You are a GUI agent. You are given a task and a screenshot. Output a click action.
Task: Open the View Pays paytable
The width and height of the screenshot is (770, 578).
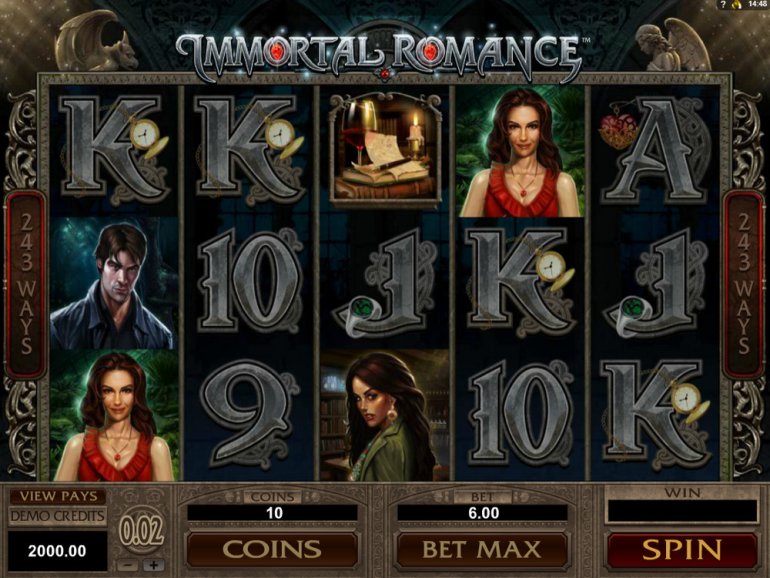[57, 496]
